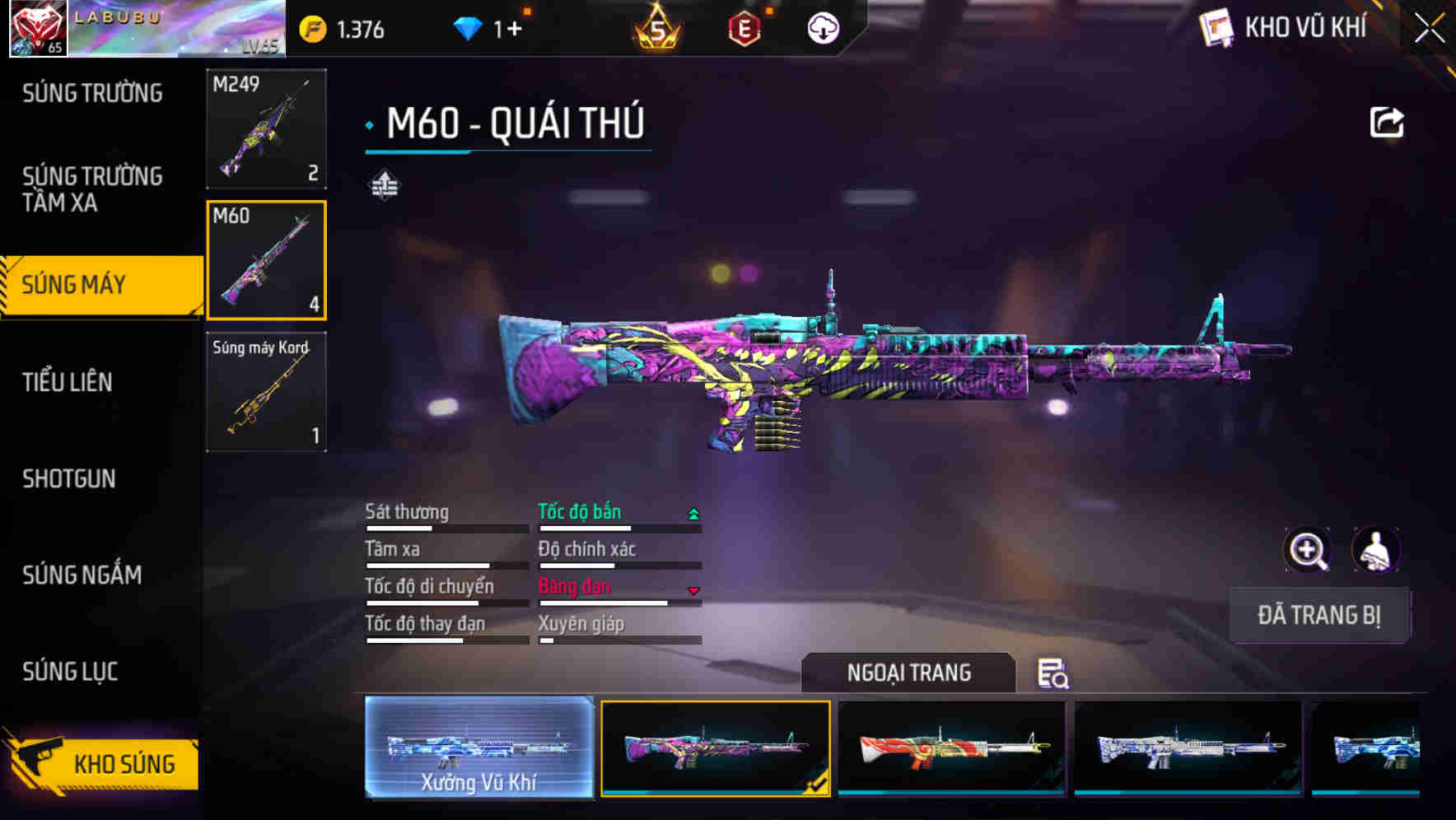The image size is (1456, 820).
Task: Select the M249 weapon tile
Action: pyautogui.click(x=266, y=128)
